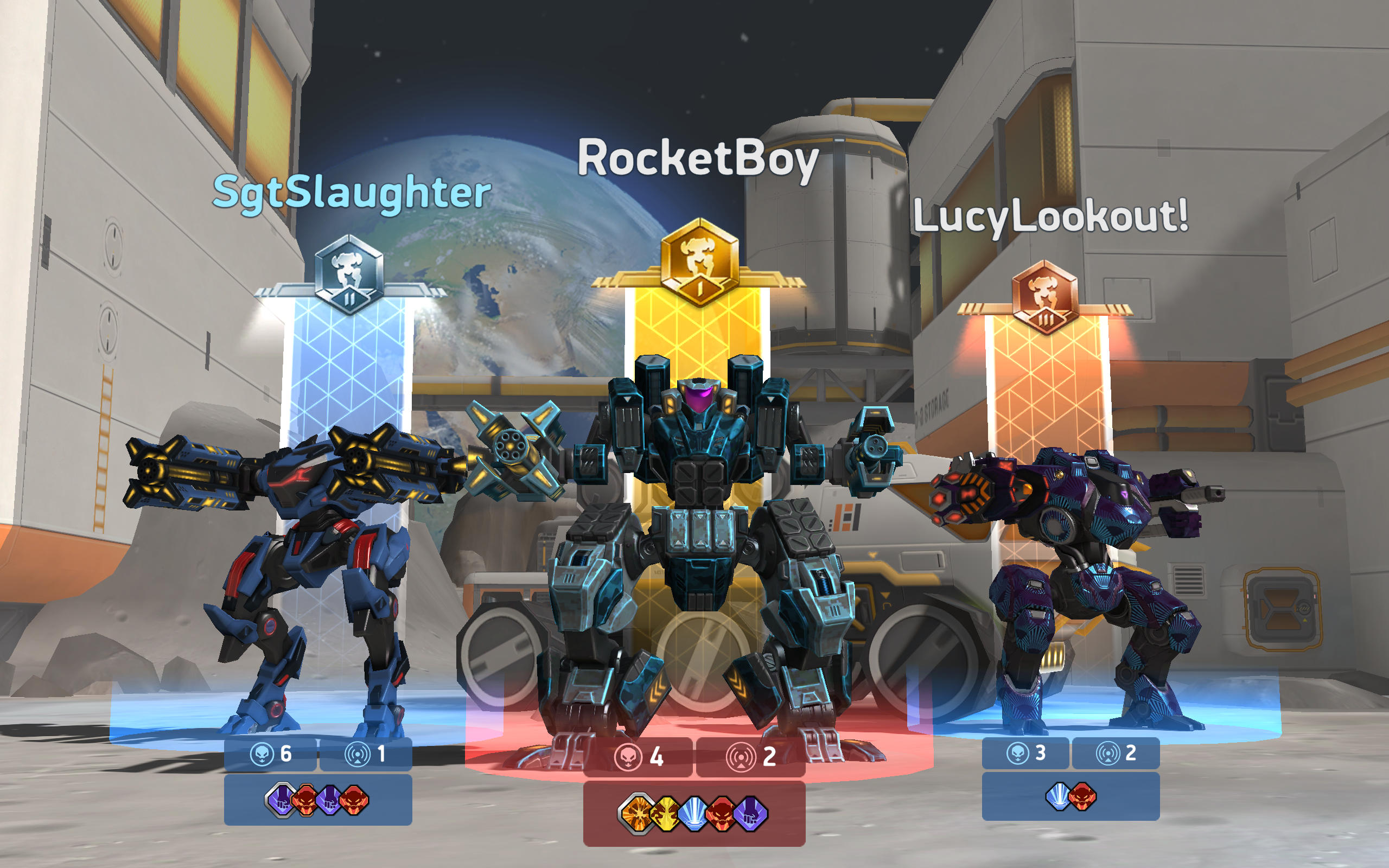Screen dimensions: 1389x868
Task: Click RocketBoy's skull kill icon
Action: [628, 757]
